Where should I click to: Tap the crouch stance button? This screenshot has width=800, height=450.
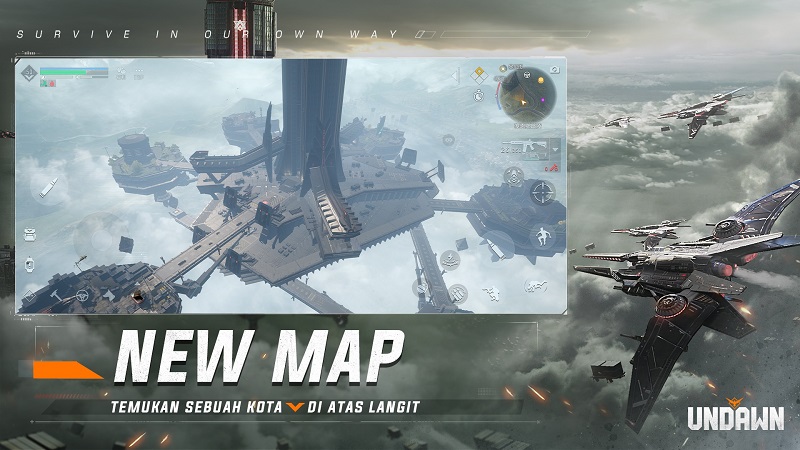click(x=492, y=293)
